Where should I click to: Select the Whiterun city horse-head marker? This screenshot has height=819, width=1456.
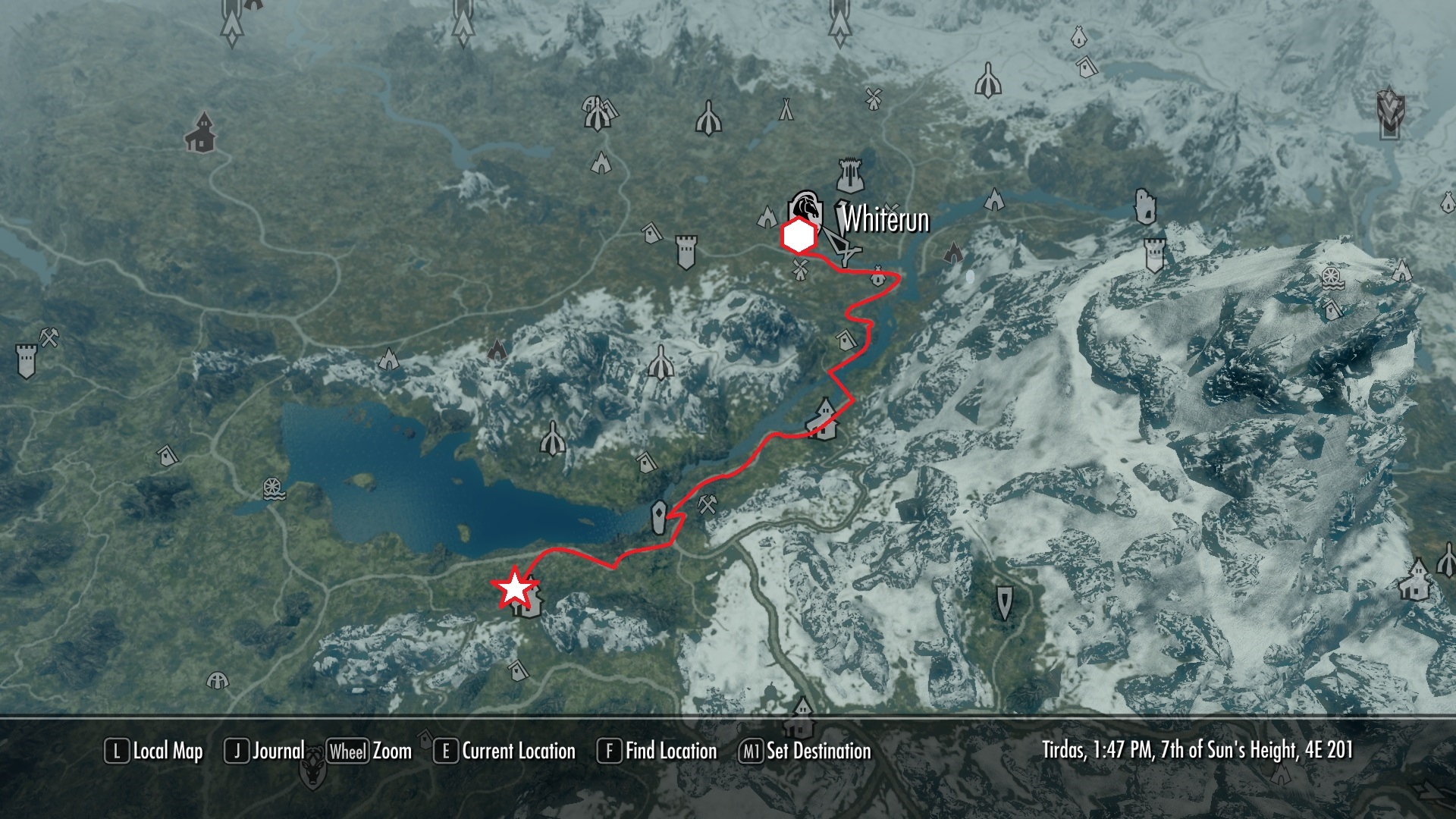click(805, 207)
